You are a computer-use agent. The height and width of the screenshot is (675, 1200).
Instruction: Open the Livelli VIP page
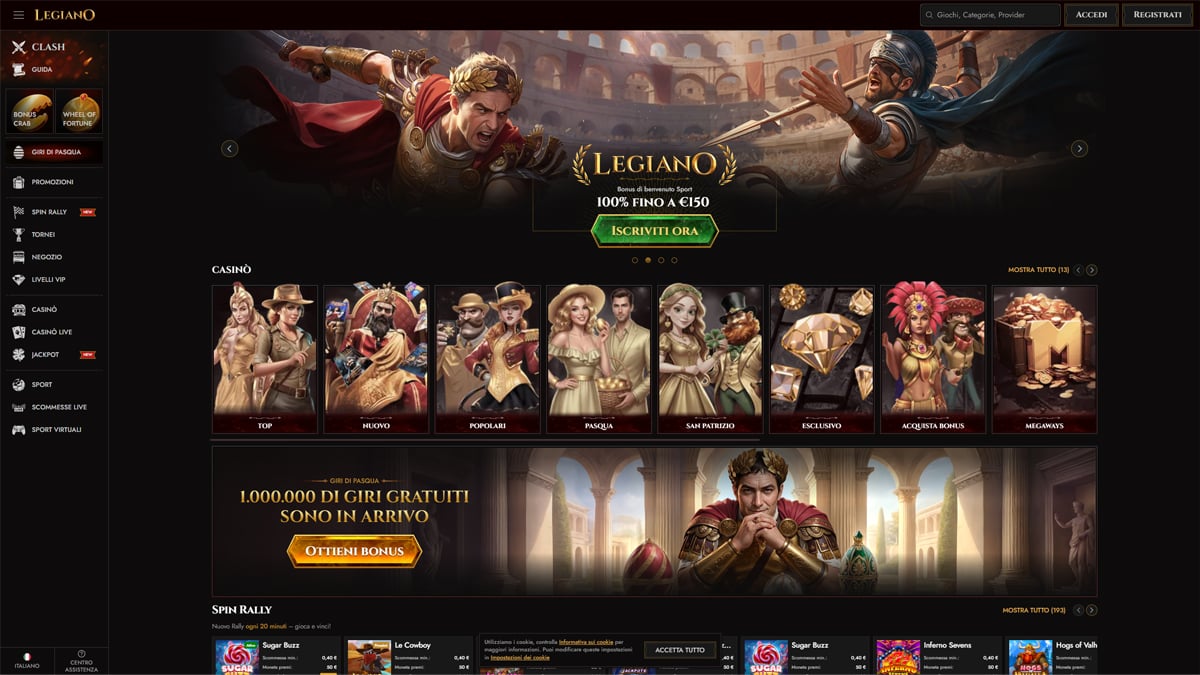coord(48,280)
